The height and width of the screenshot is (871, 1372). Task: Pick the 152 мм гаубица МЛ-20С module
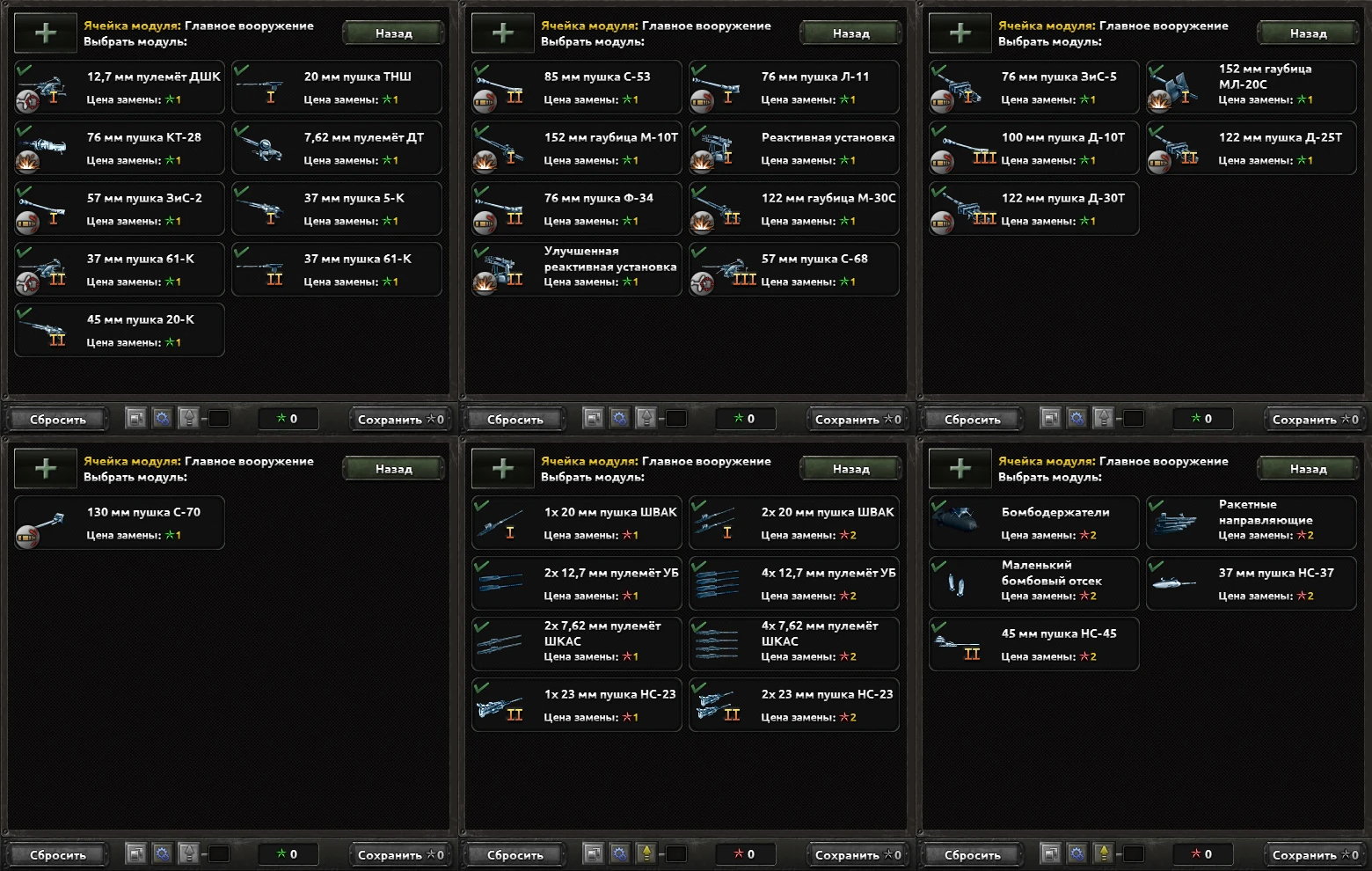tap(1250, 87)
